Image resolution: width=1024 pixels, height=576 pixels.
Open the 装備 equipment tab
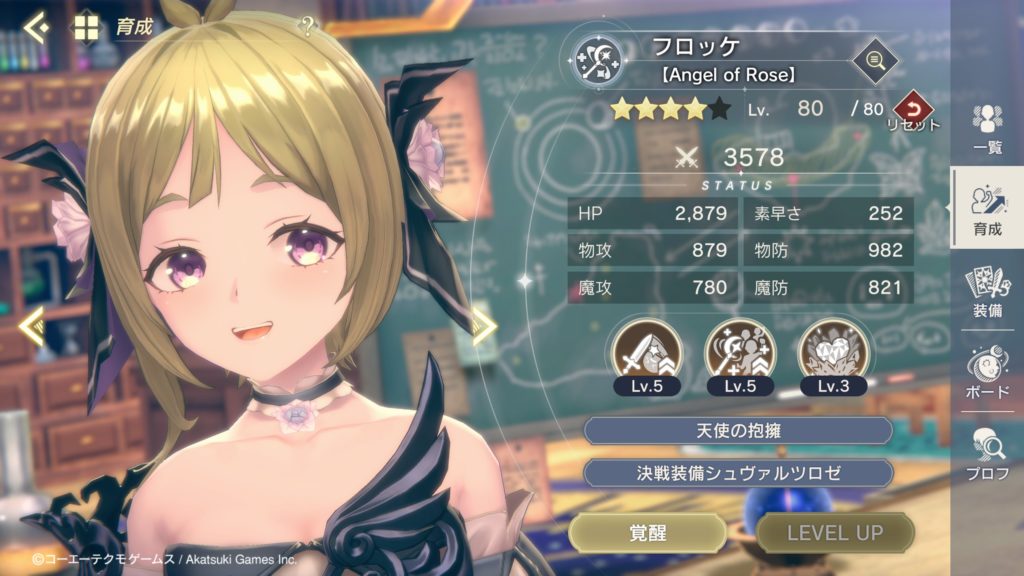(988, 291)
